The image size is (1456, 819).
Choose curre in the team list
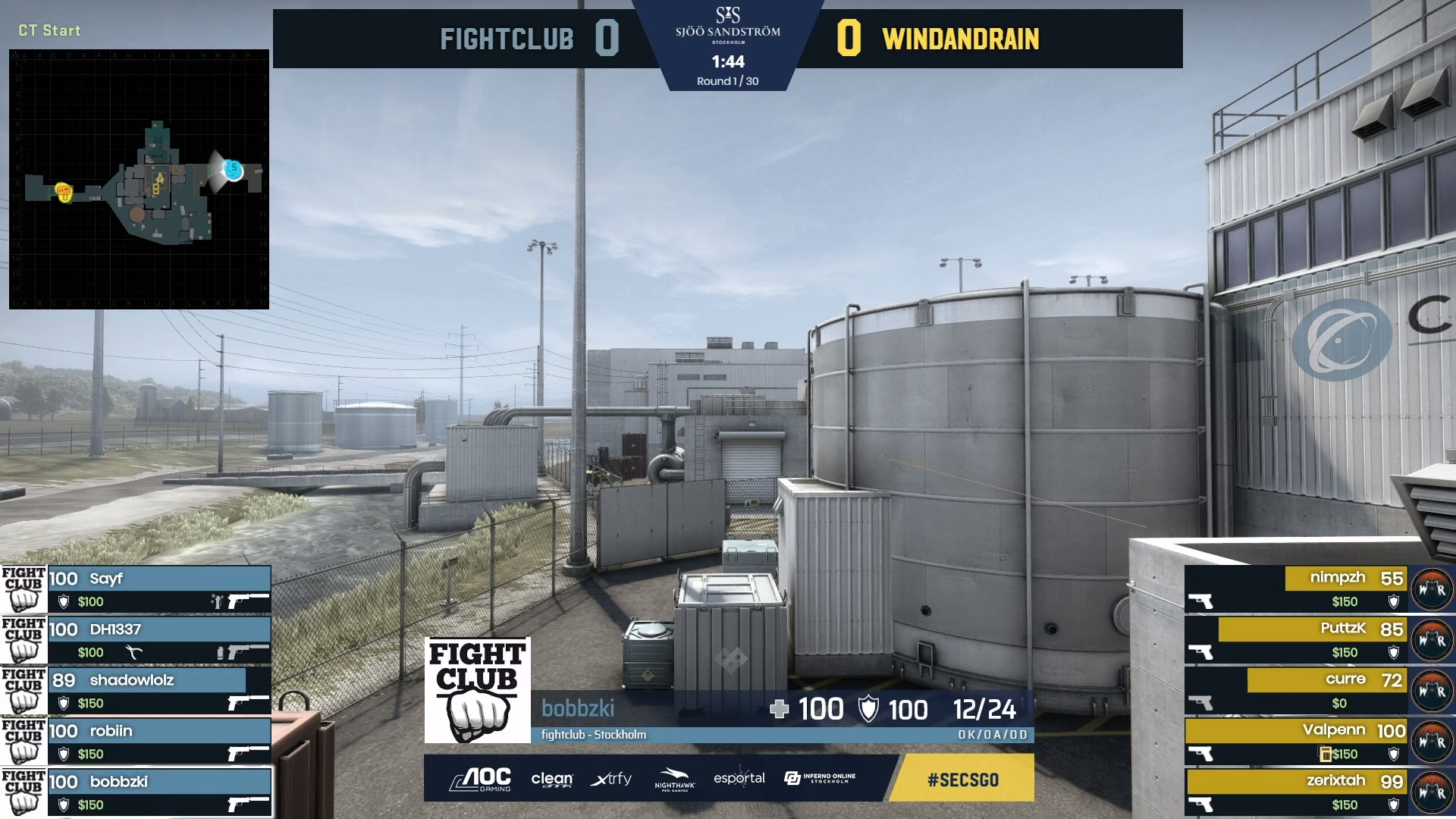click(1297, 691)
